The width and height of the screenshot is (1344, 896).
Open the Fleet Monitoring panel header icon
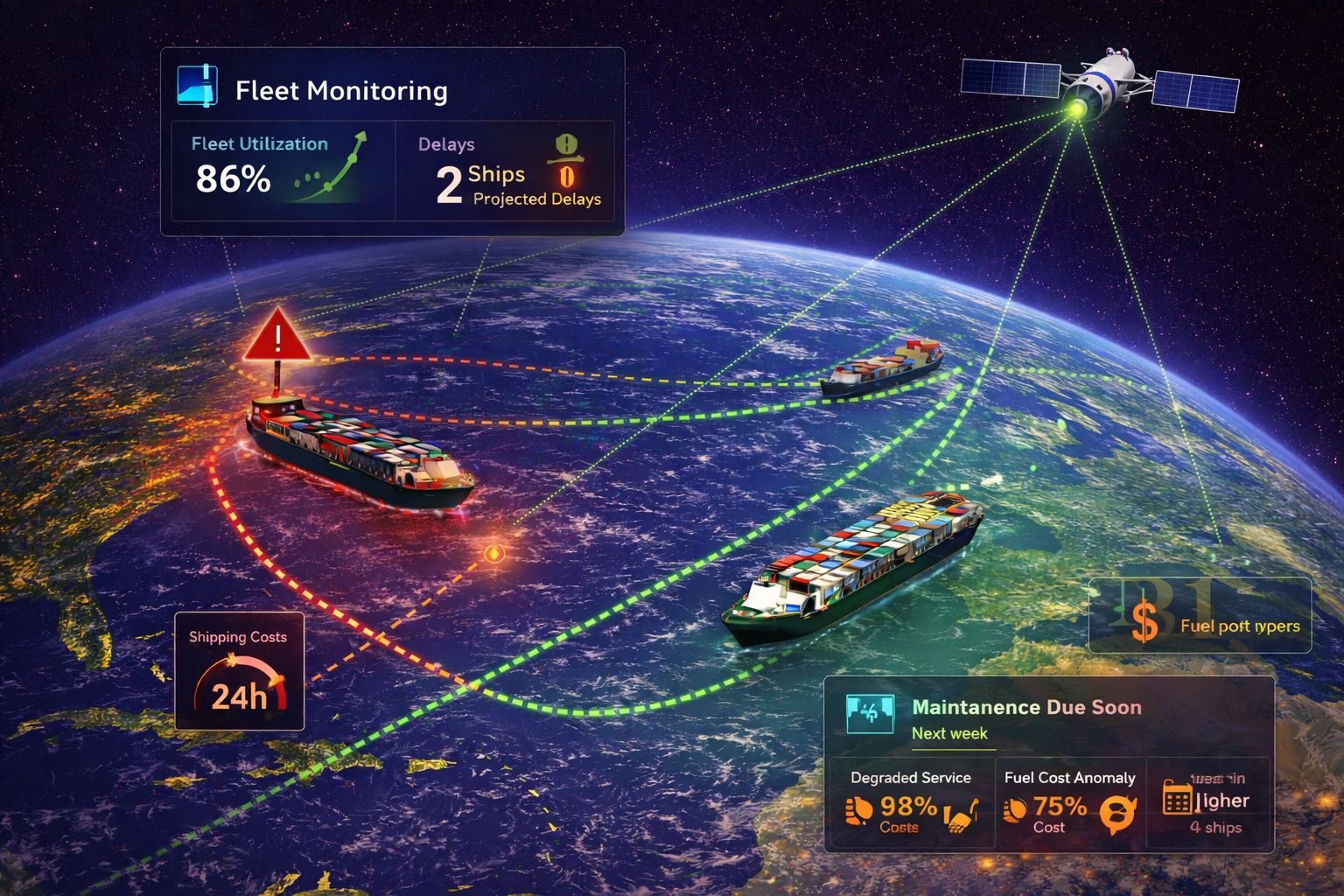pyautogui.click(x=197, y=87)
